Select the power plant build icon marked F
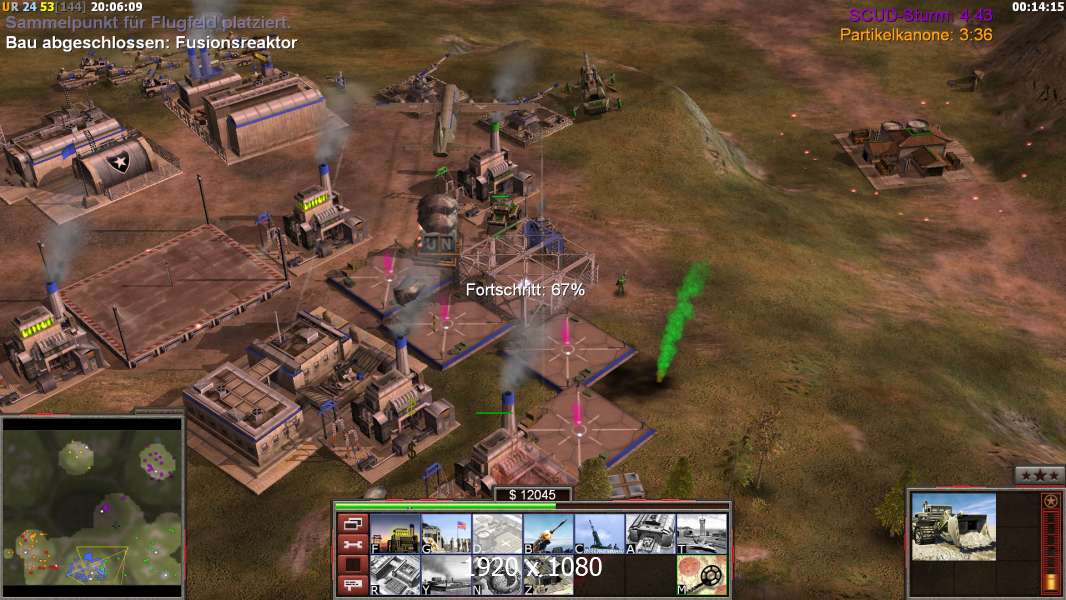Viewport: 1066px width, 600px height. click(x=395, y=534)
